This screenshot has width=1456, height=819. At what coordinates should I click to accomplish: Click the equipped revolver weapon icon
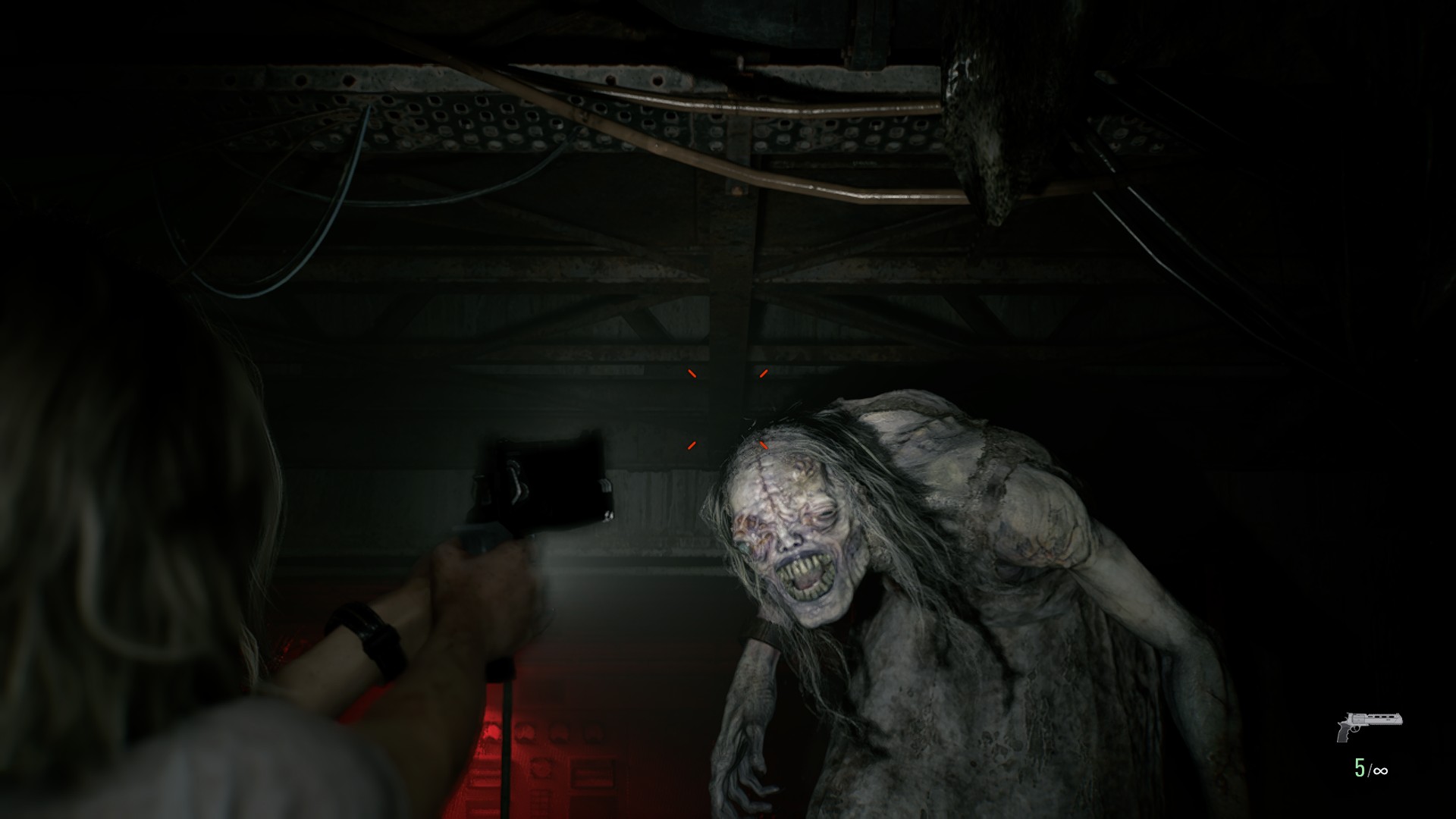[1369, 726]
